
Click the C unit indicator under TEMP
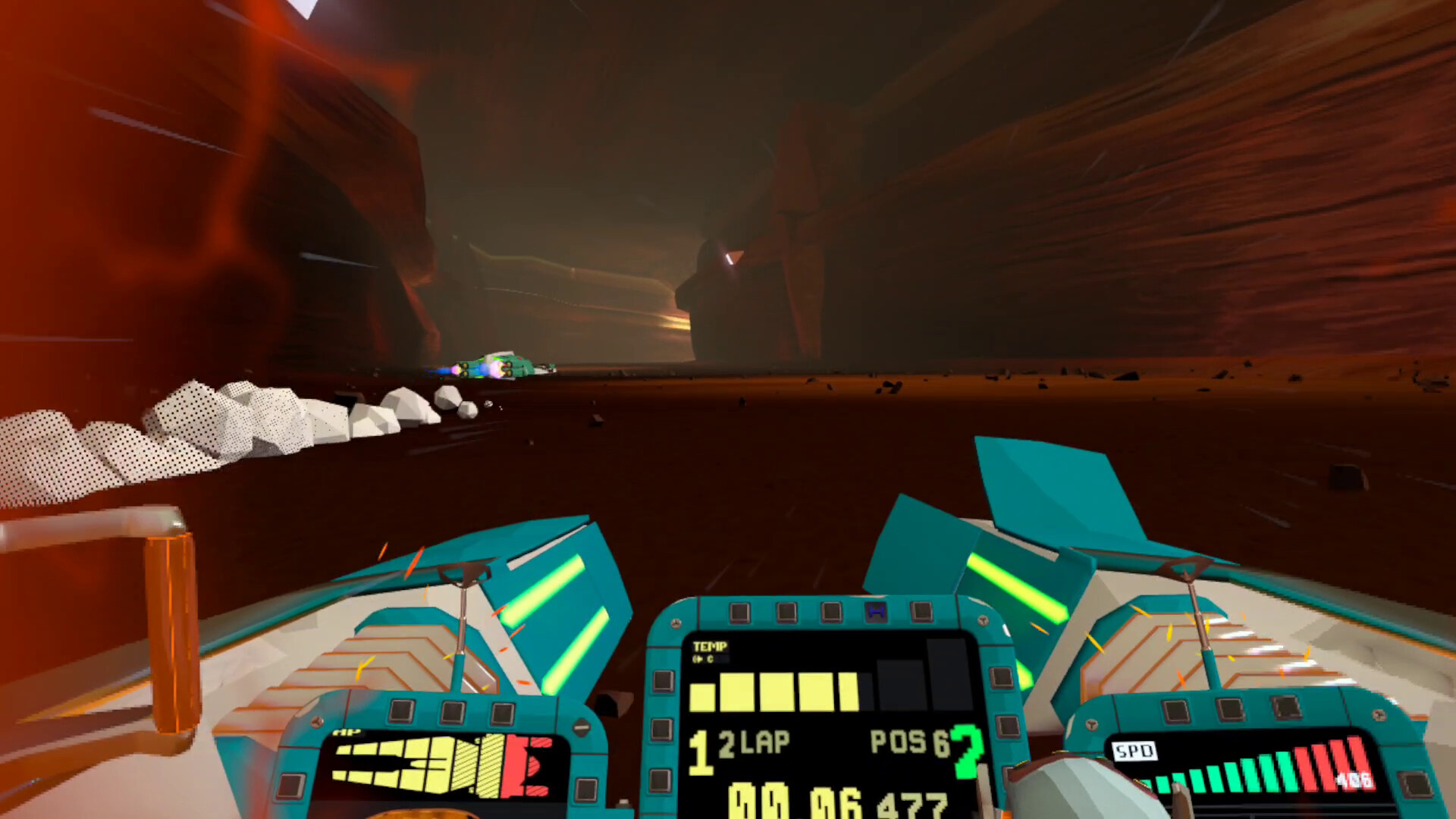705,658
